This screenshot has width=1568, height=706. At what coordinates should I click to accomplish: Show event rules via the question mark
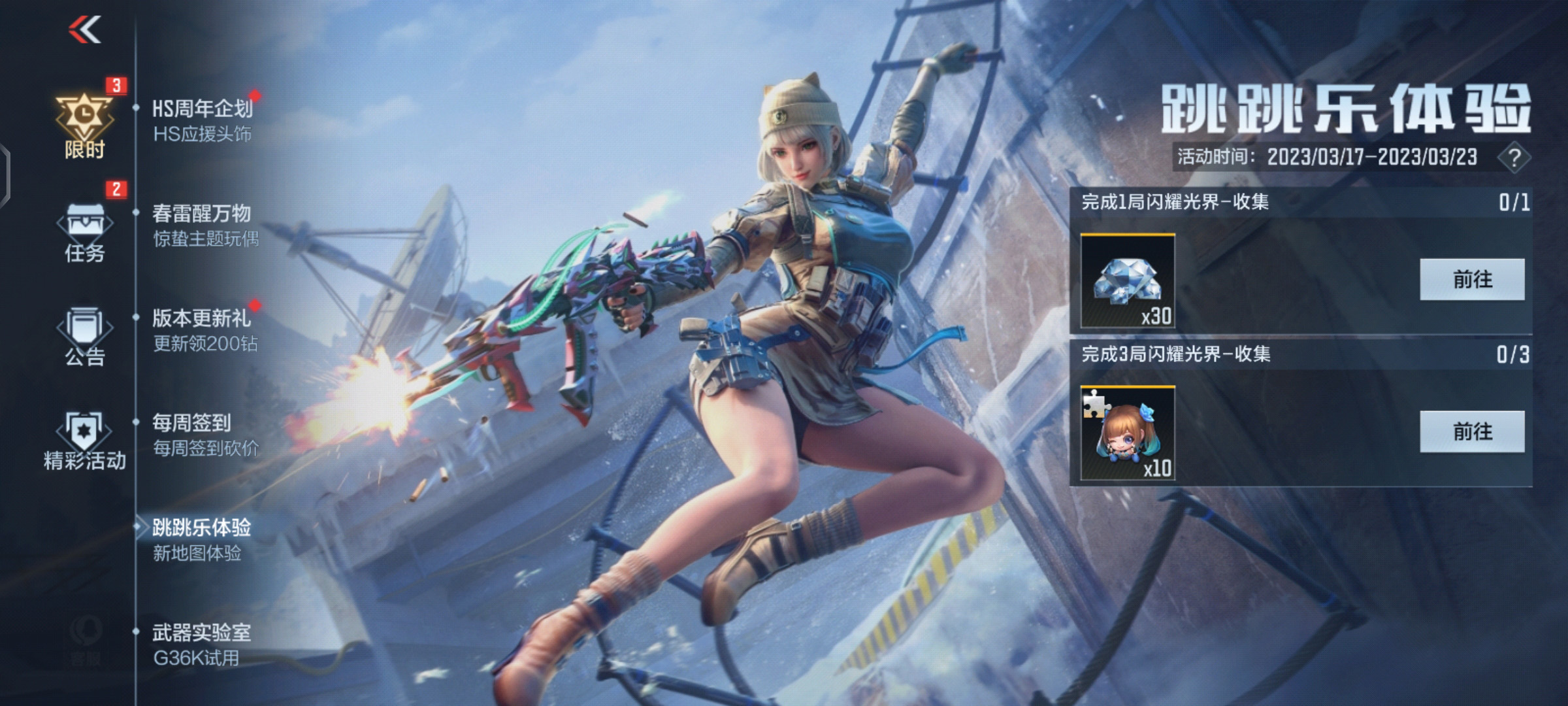pos(1514,158)
